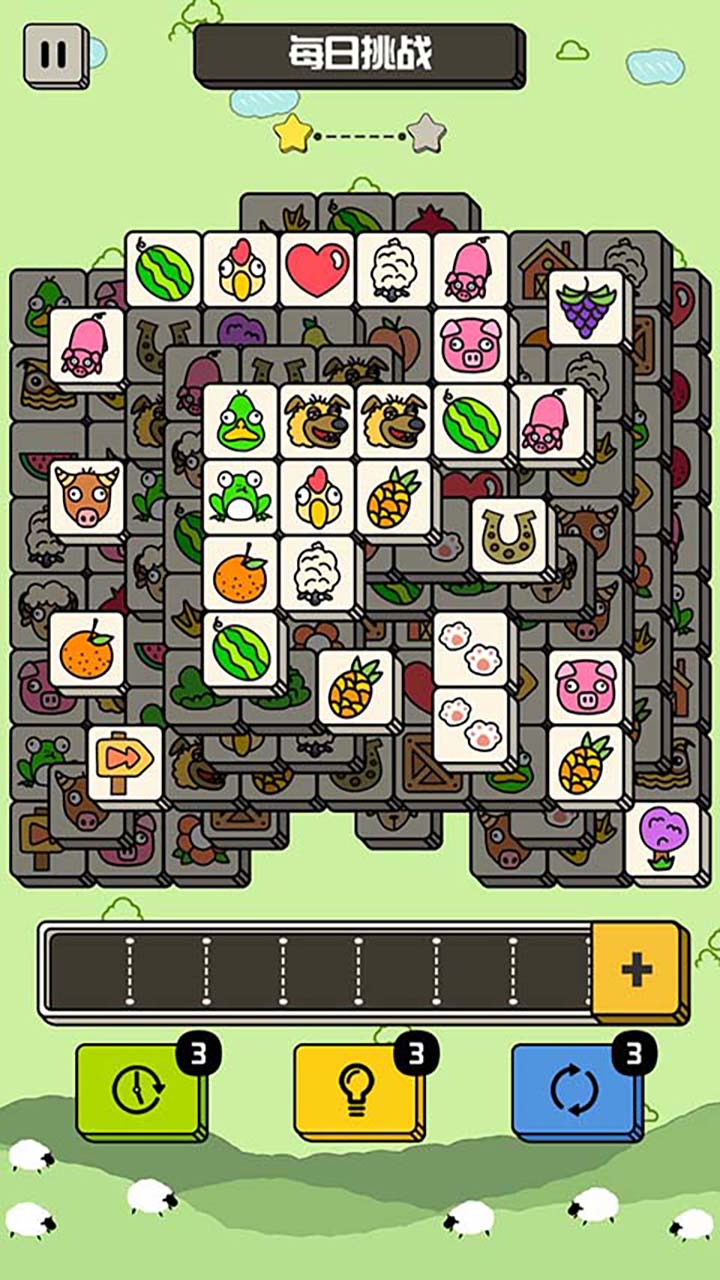720x1280 pixels.
Task: Pick the brown cow tile
Action: [x=87, y=498]
